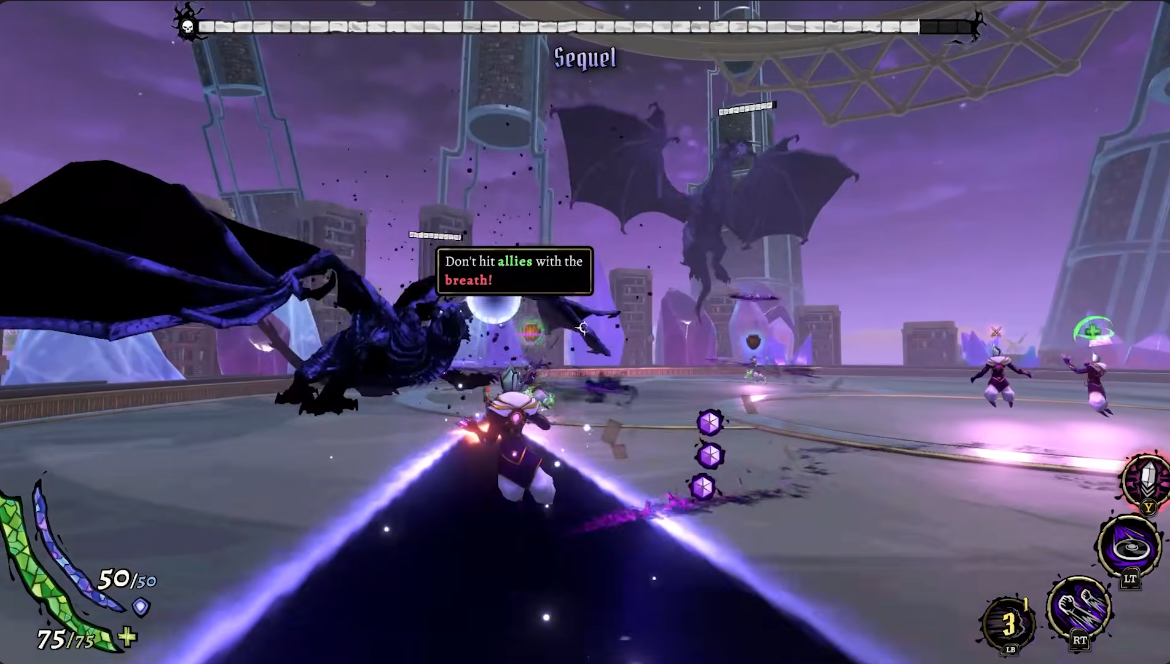Screen dimensions: 1170x664
Task: Activate the white crystal ability icon
Action: [x=1146, y=479]
